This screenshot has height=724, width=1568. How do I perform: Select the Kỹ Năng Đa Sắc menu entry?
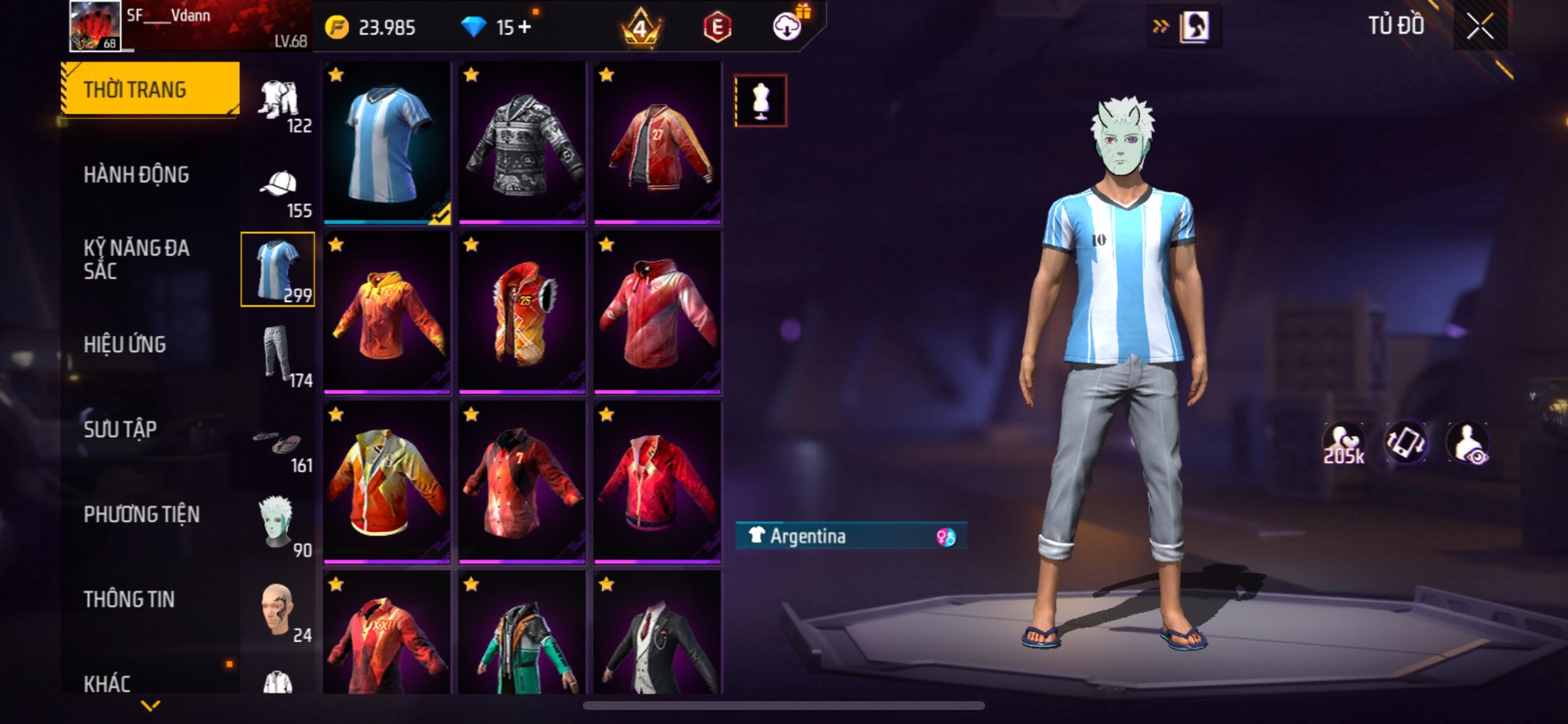point(136,259)
